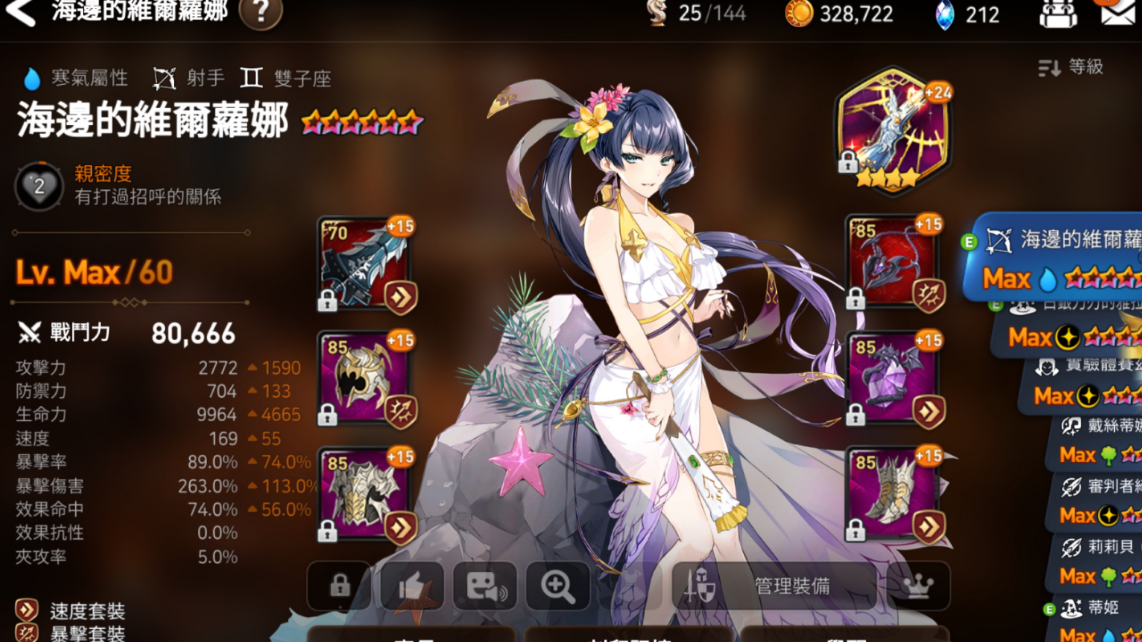Open the 親密度 friendship heart icon
The image size is (1142, 642).
coord(39,186)
